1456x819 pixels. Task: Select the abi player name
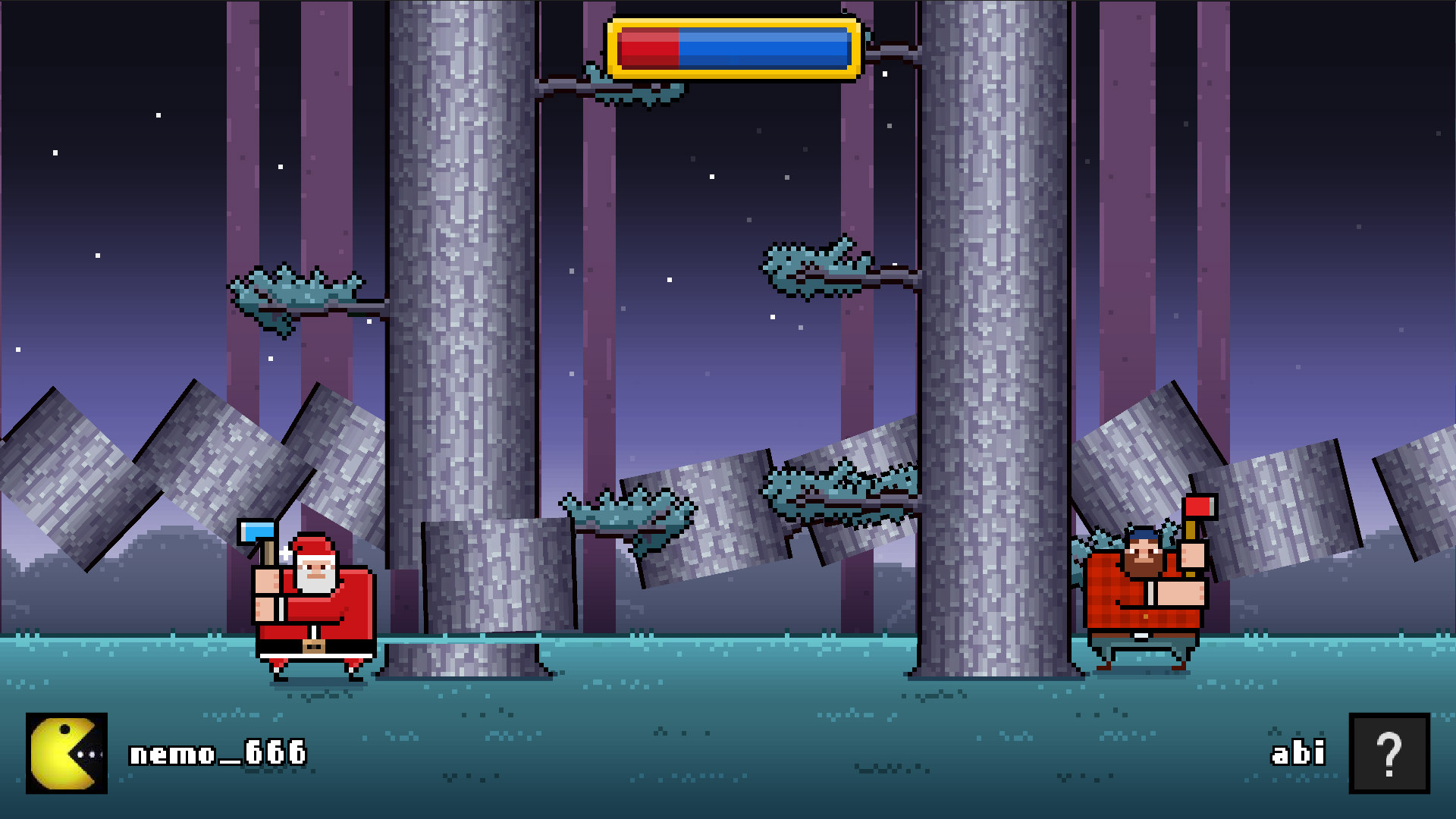[x=1298, y=753]
